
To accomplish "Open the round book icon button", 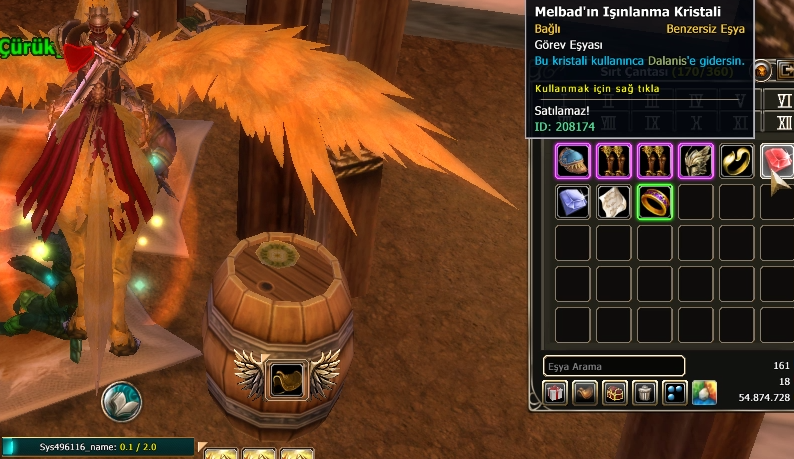I will pyautogui.click(x=121, y=401).
